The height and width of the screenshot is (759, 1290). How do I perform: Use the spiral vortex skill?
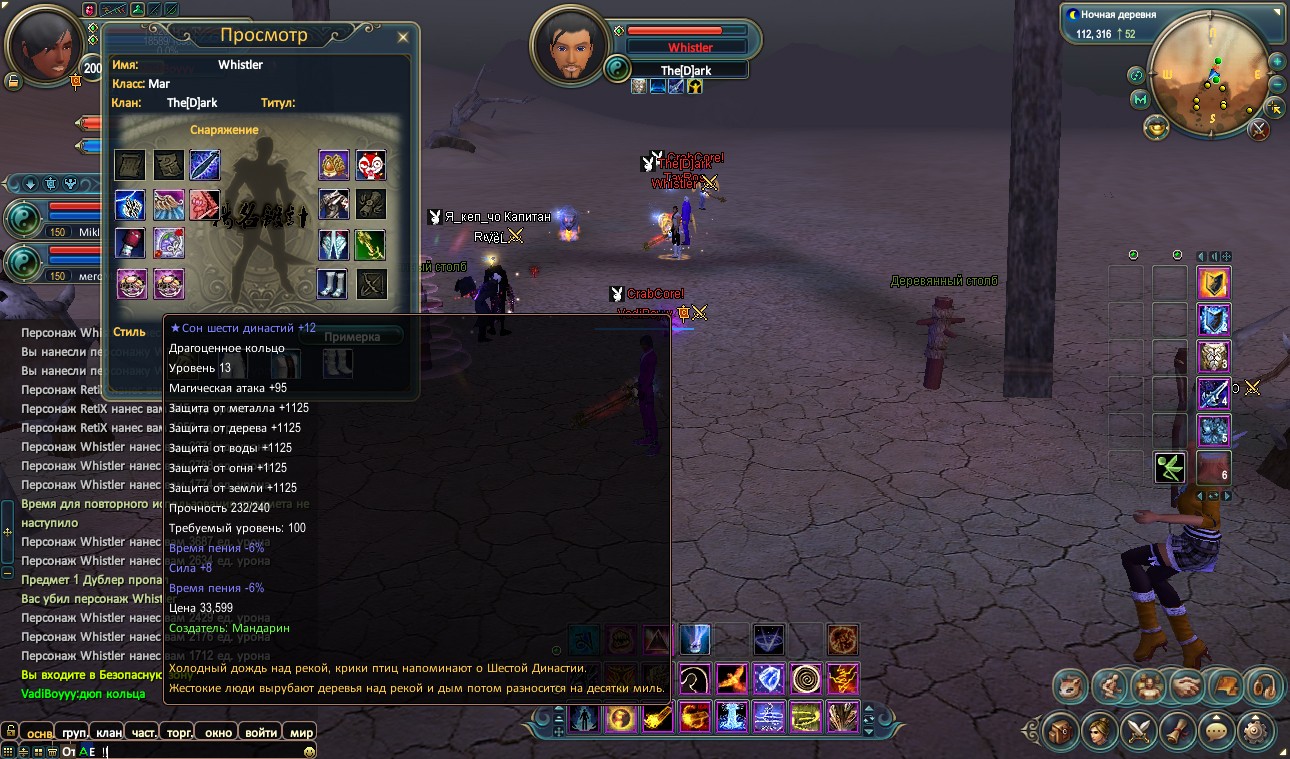pyautogui.click(x=806, y=679)
